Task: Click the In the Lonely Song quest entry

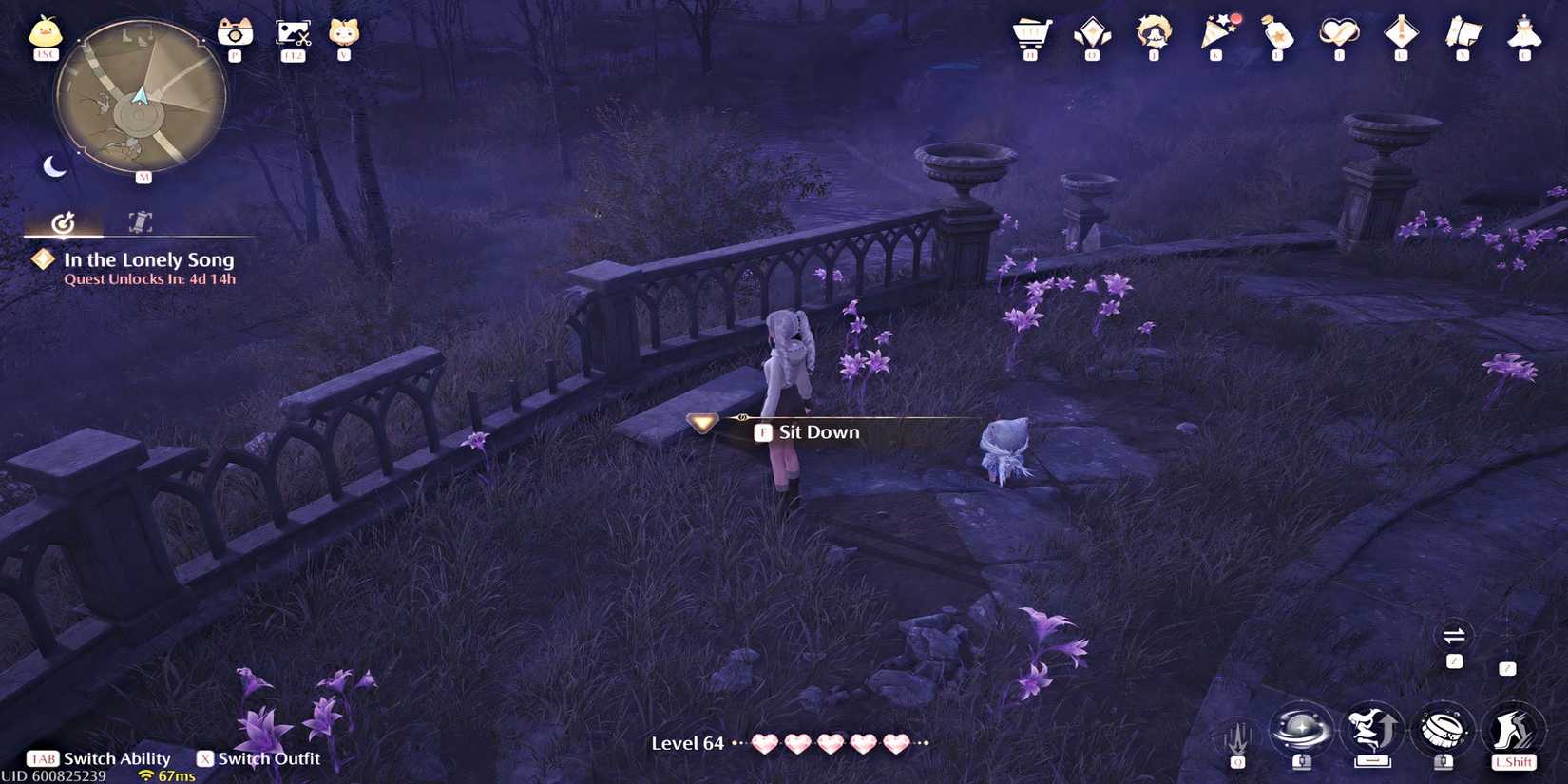Action: point(147,259)
